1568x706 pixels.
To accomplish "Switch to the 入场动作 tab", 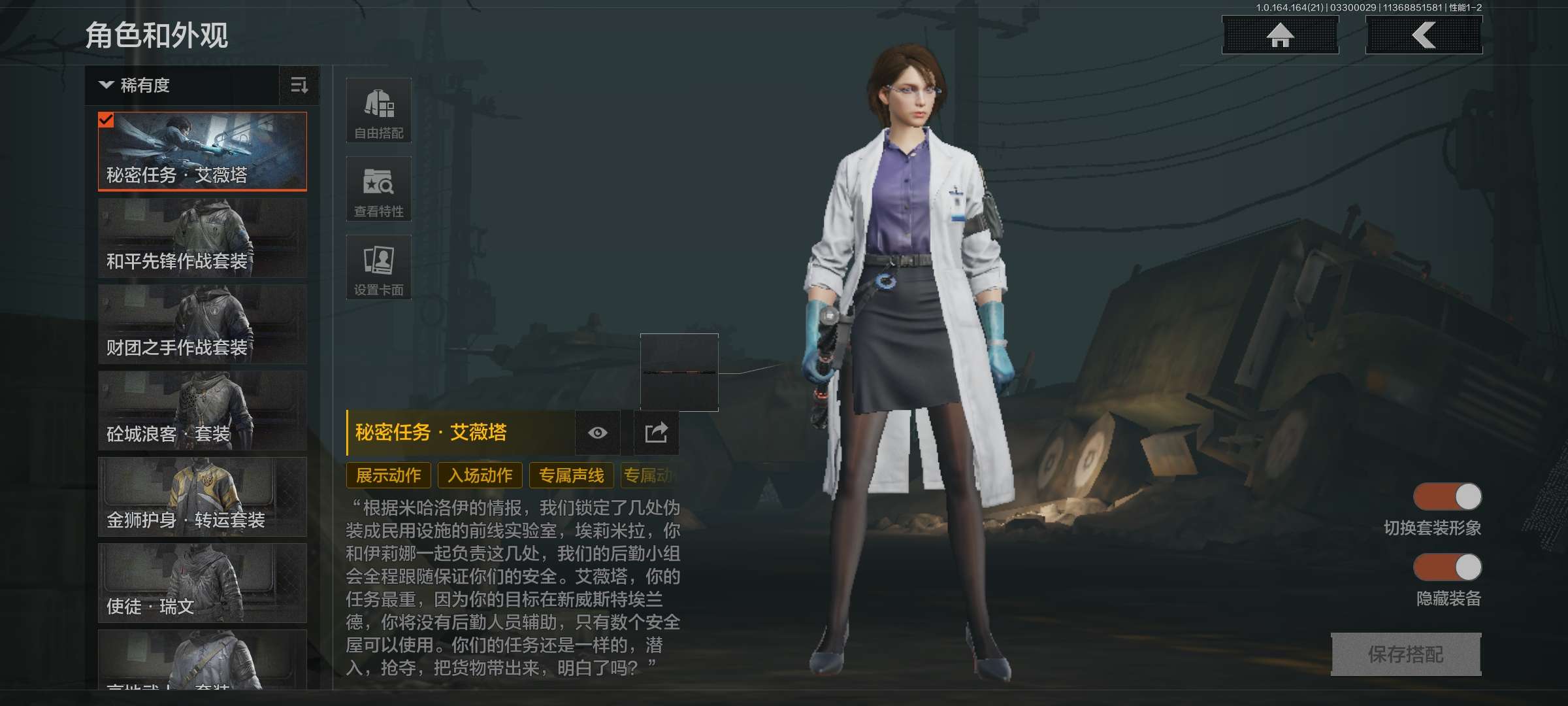I will 479,477.
